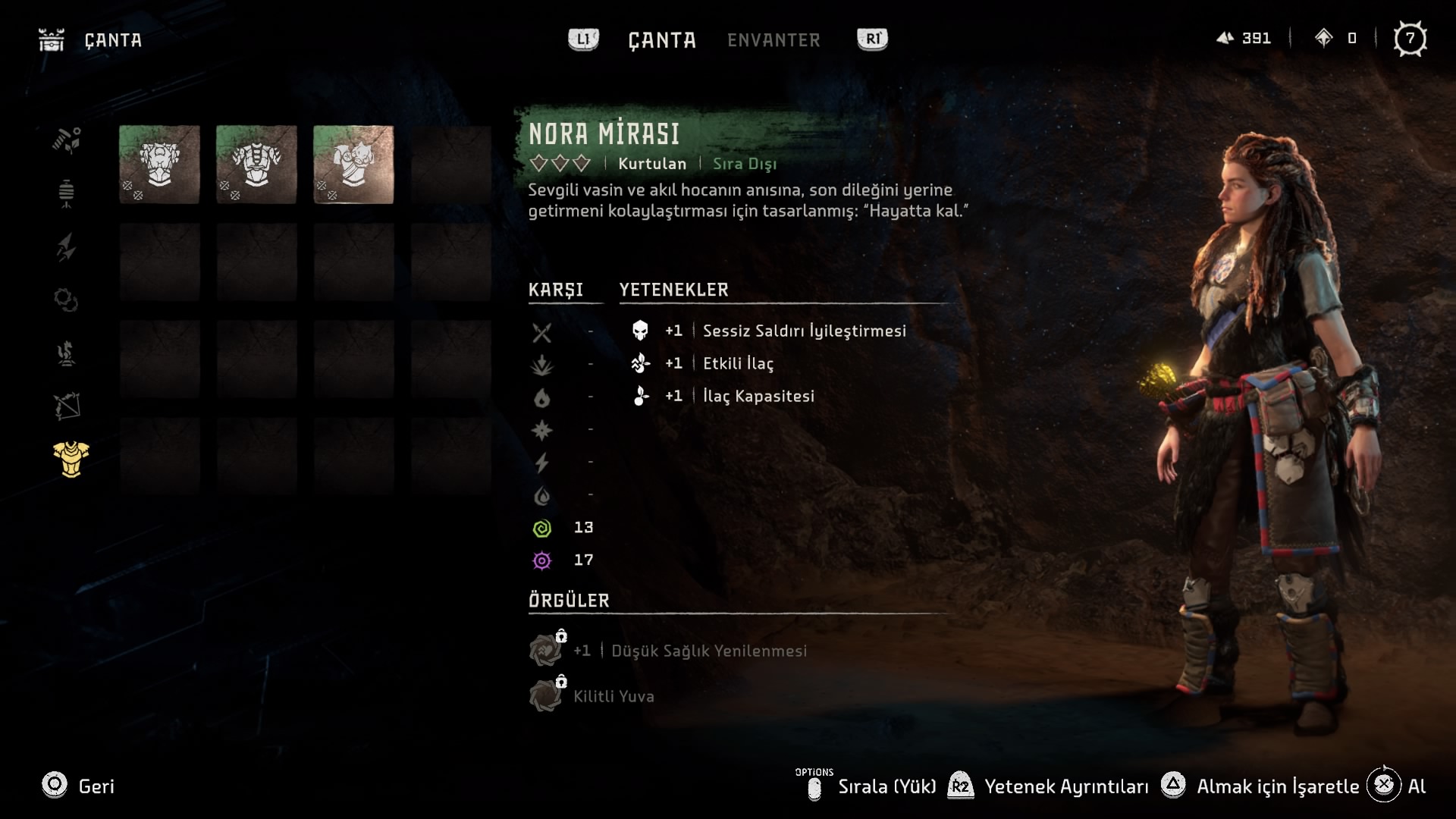Open the coil modifications category
Screen dimensions: 1456x819
pos(67,300)
